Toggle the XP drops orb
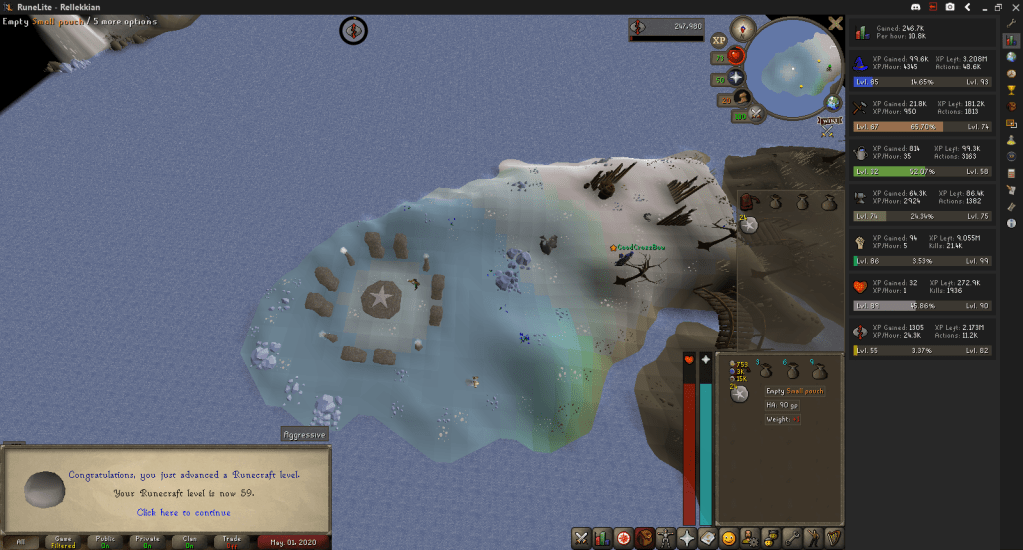 718,40
